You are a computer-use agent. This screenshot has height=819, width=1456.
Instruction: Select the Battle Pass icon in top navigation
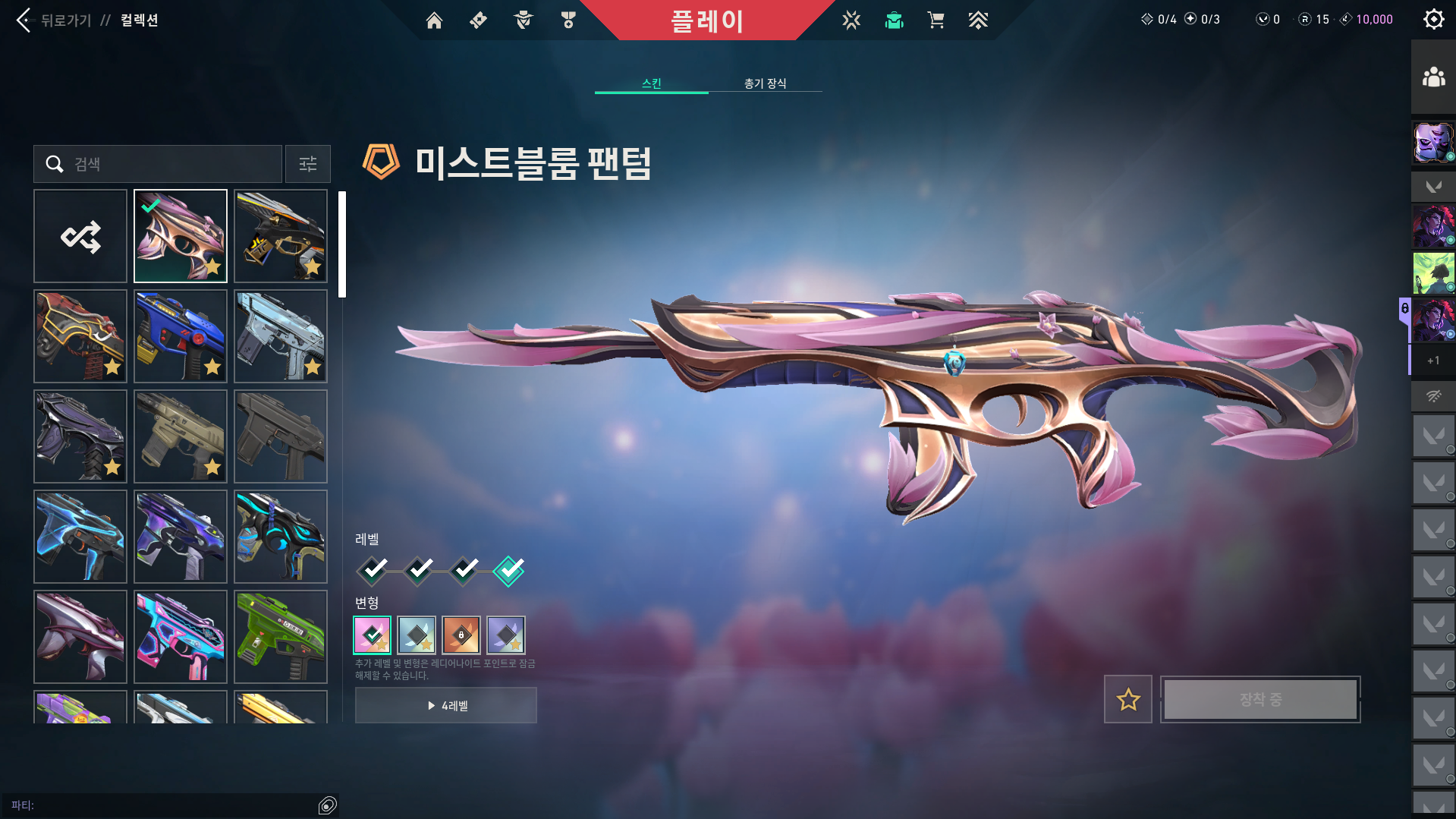(x=477, y=20)
